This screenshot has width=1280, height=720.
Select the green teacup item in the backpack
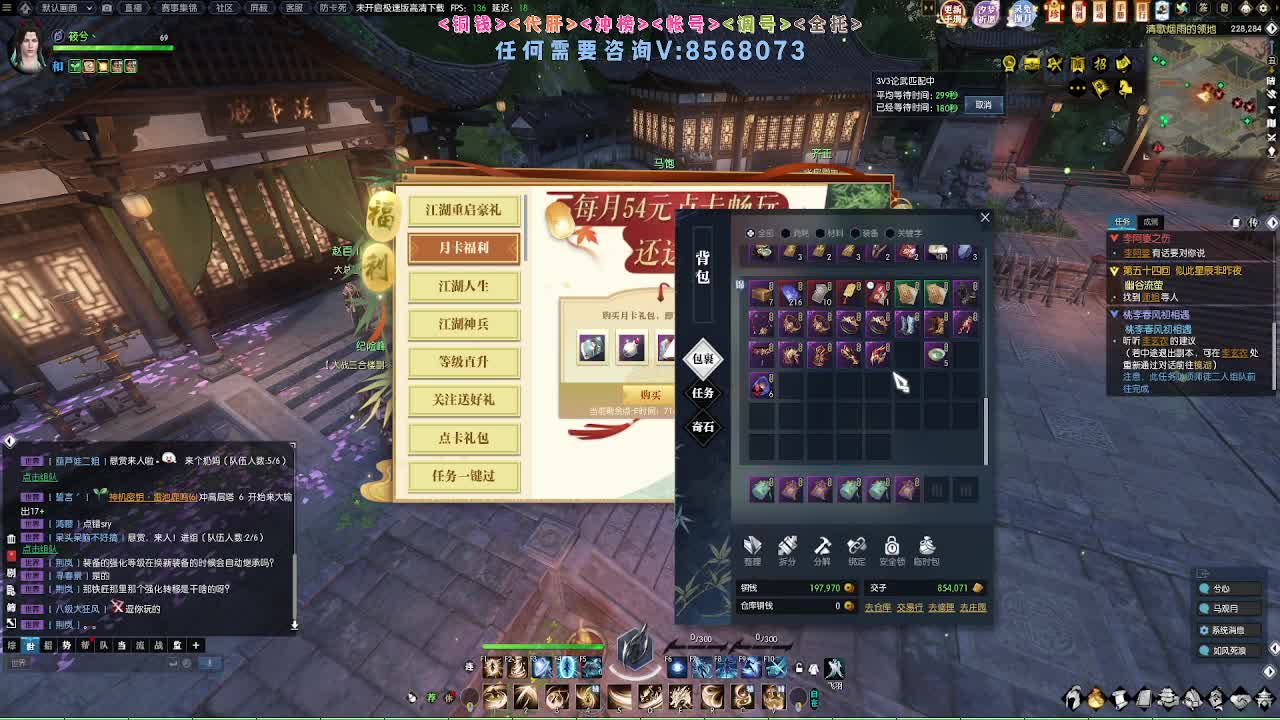[937, 354]
